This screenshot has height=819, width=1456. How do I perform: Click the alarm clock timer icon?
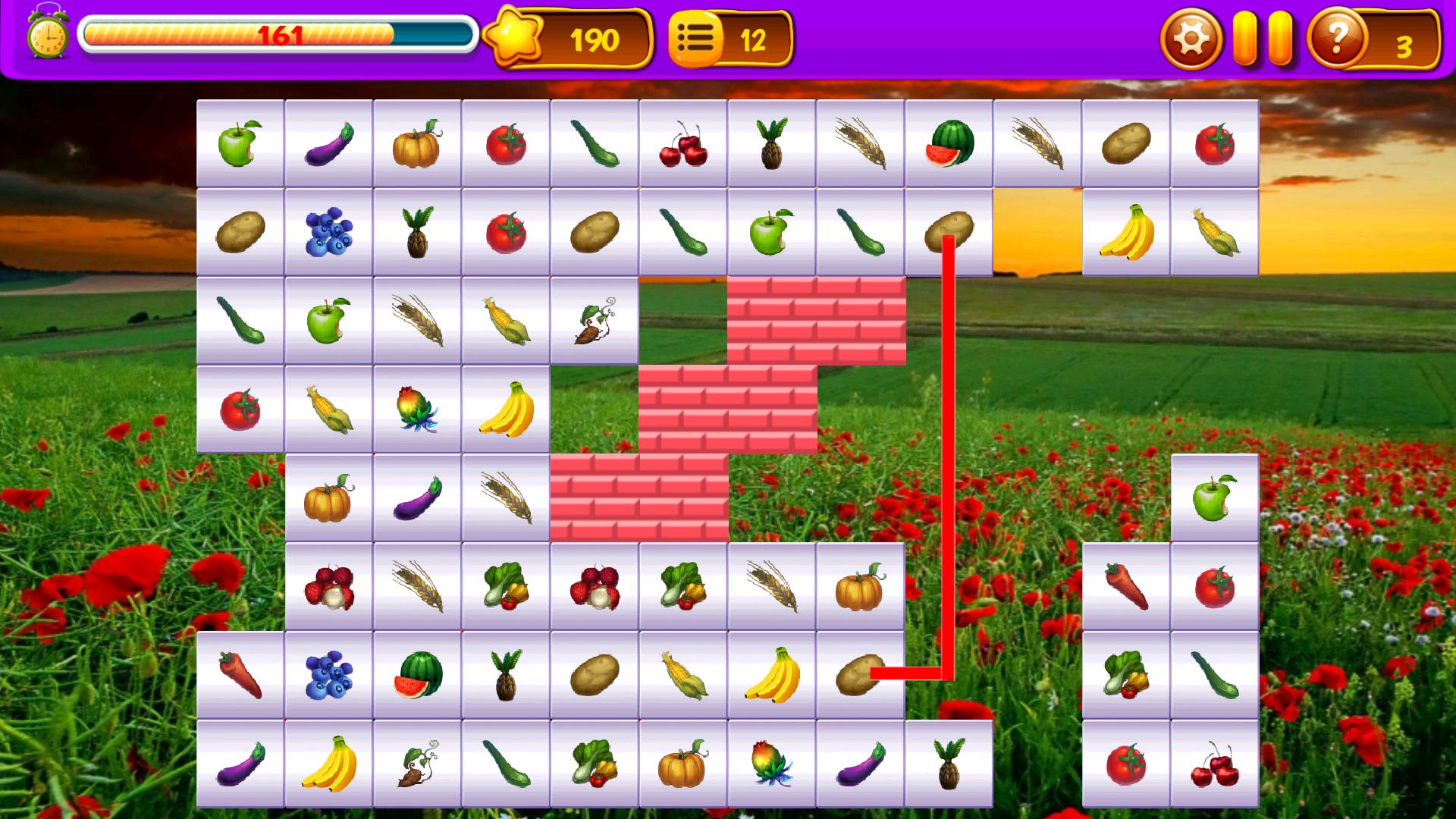tap(47, 34)
